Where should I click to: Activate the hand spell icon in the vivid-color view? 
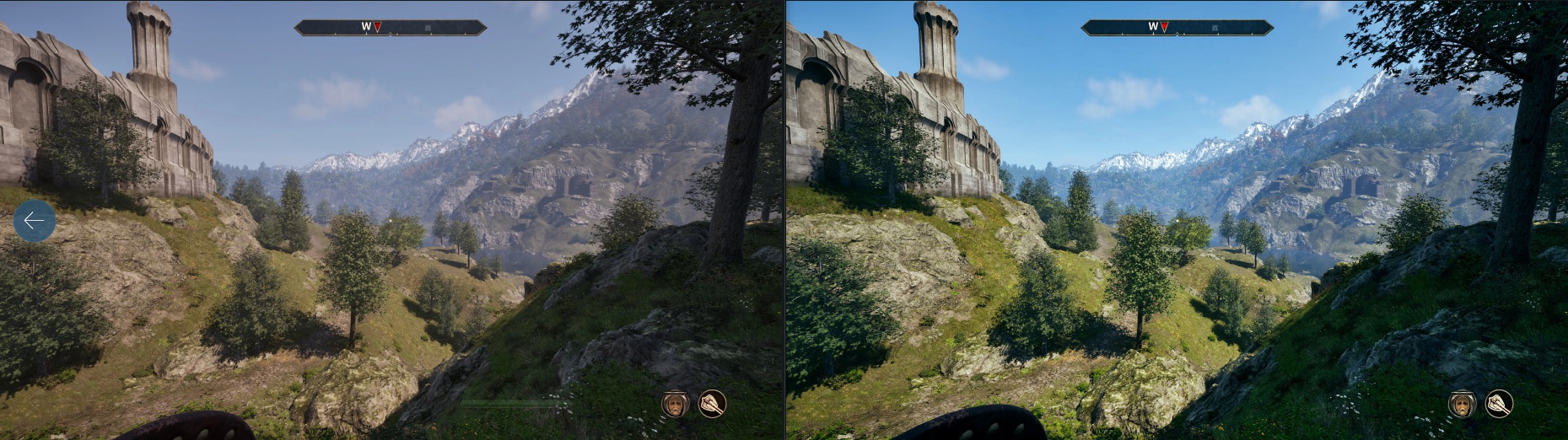pos(1499,404)
